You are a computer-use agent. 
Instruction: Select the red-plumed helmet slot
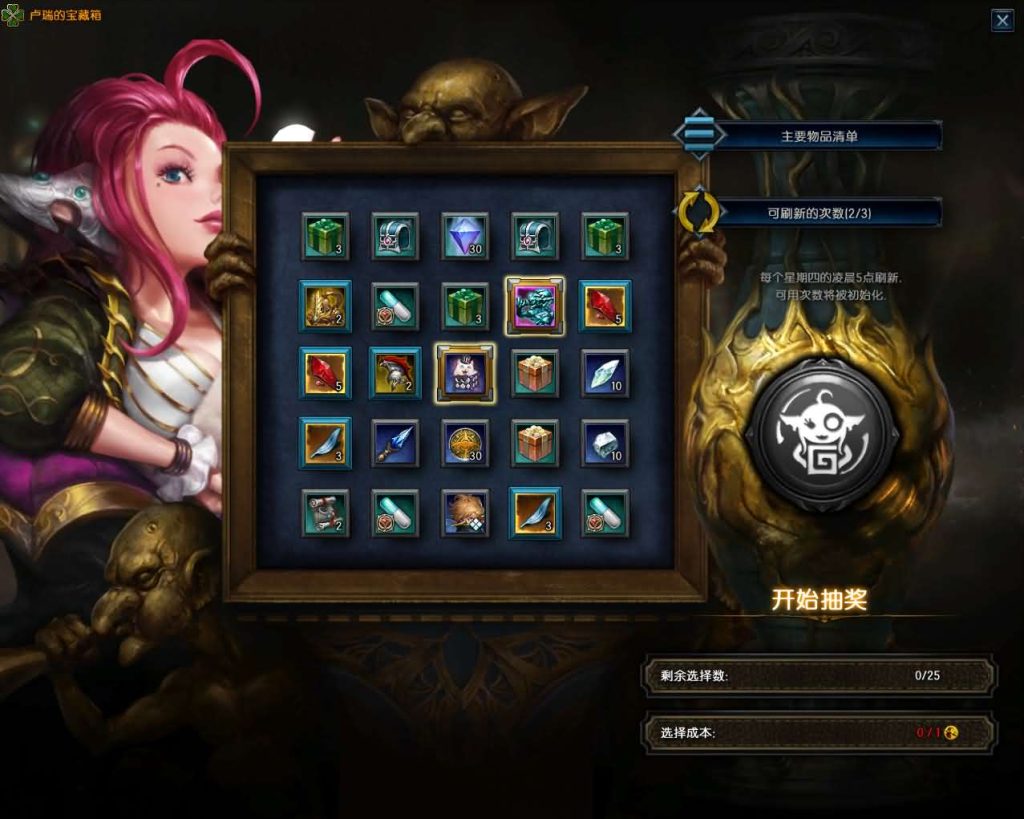click(395, 373)
